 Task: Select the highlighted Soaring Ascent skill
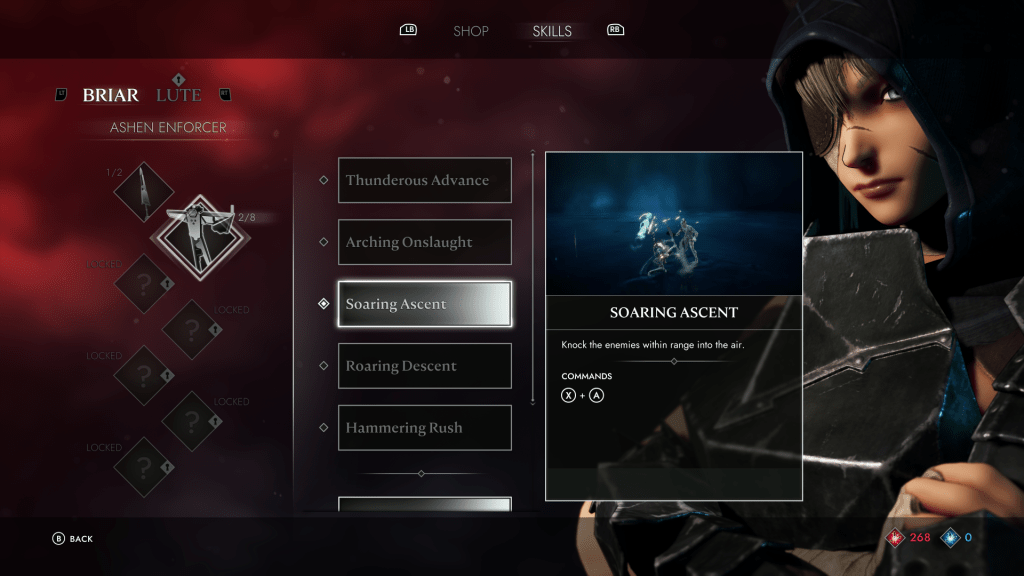coord(424,304)
